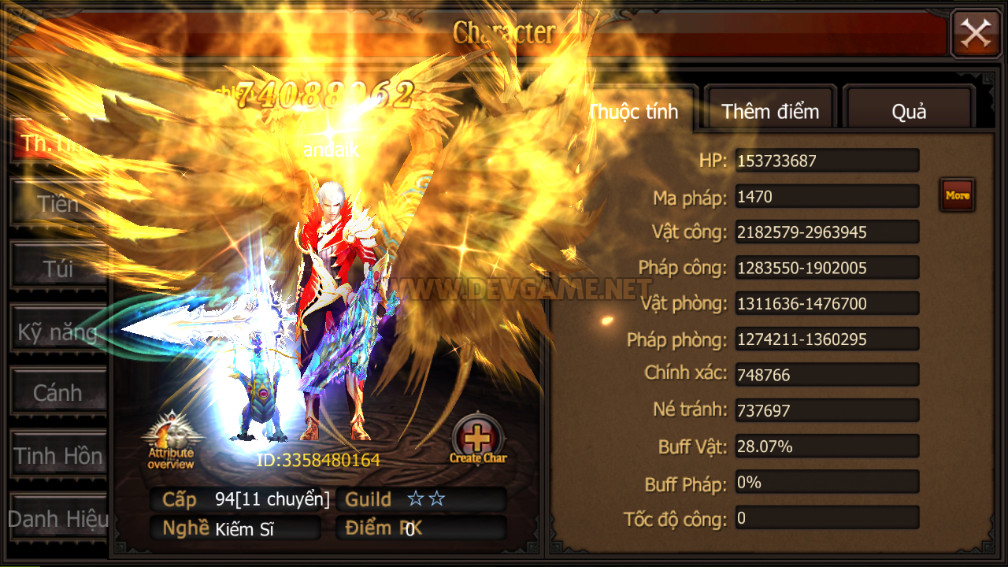Open the Thêm điểm tab
Screen dimensions: 1008x567
pos(770,111)
